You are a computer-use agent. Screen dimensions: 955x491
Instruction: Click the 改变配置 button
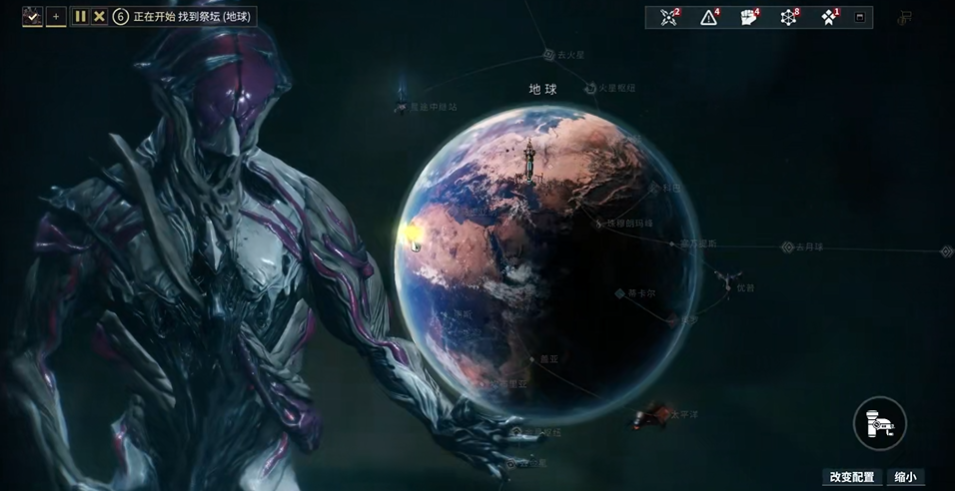tap(851, 477)
